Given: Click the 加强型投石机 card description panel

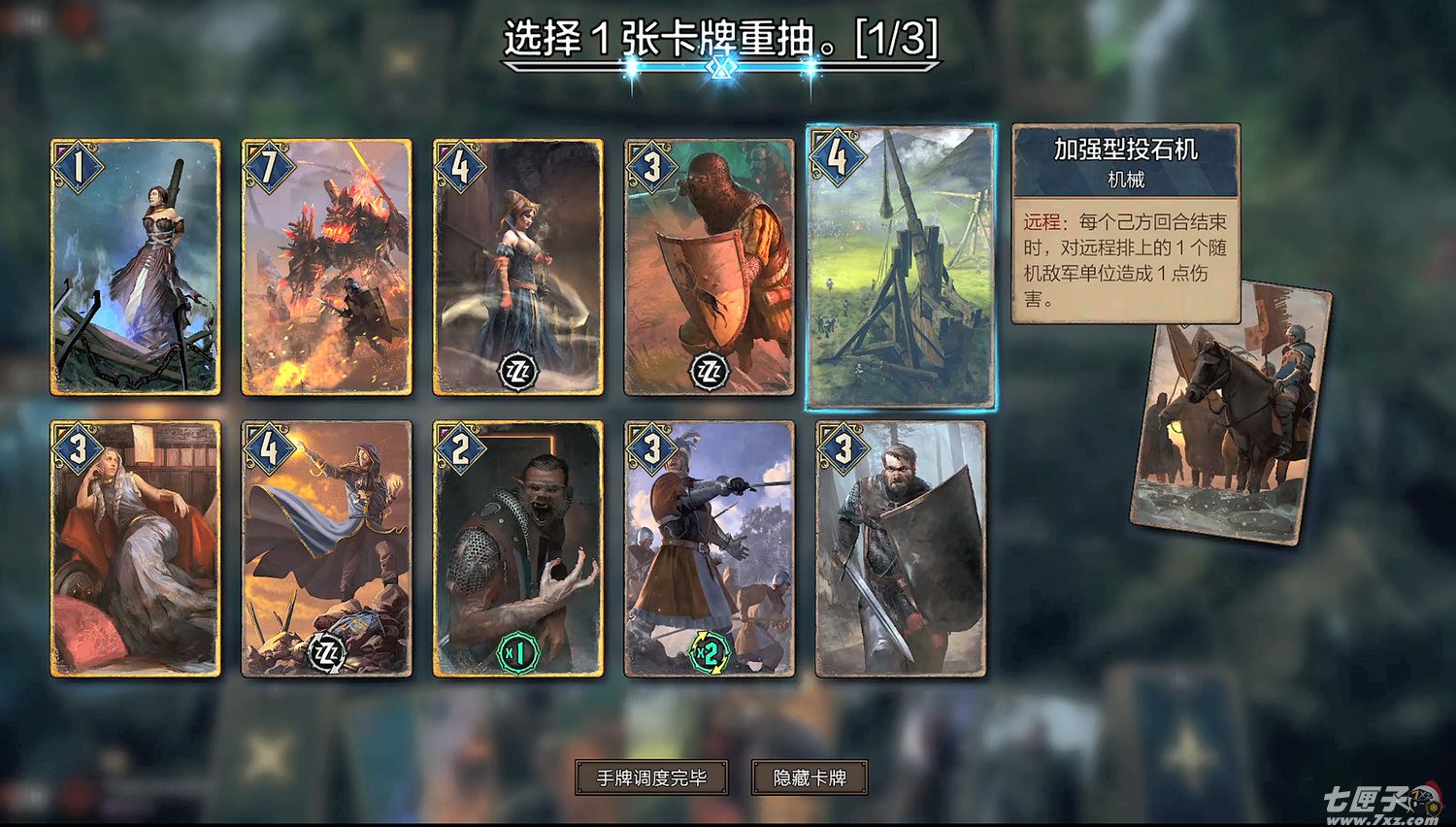Looking at the screenshot, I should (1124, 223).
